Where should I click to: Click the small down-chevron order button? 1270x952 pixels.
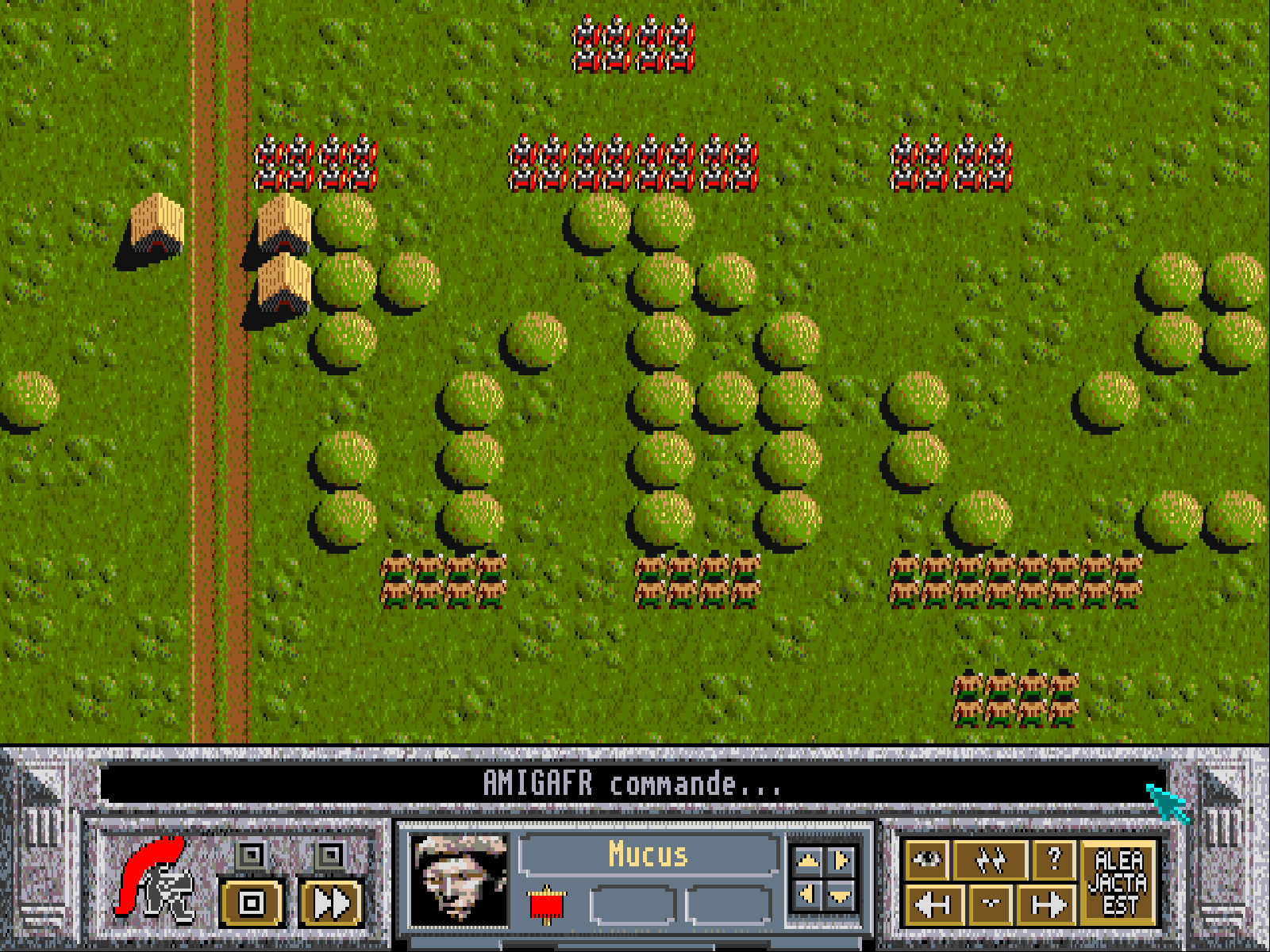point(991,904)
